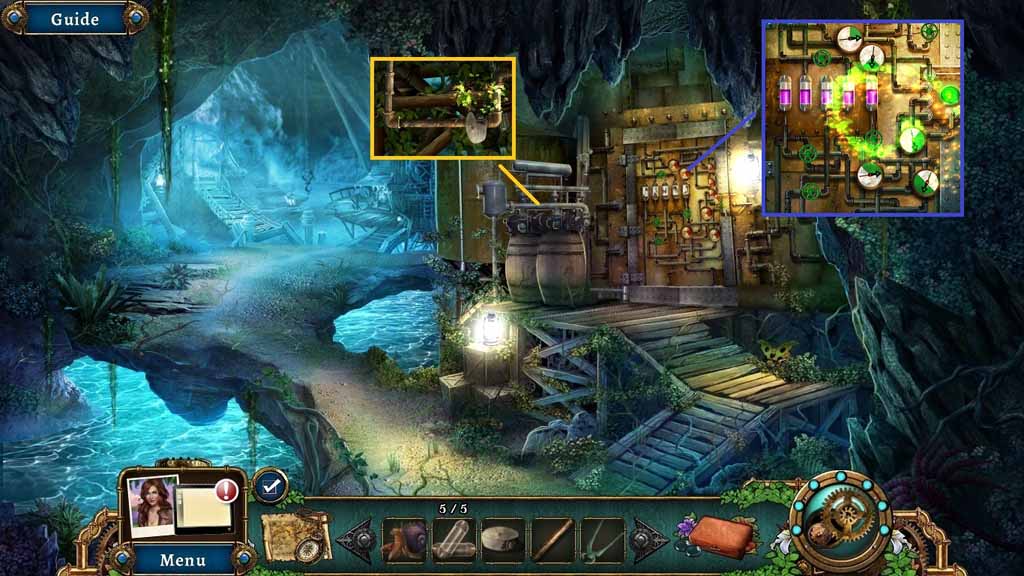Select the wooden stick inventory item
Screen dimensions: 1024x576
coord(553,540)
